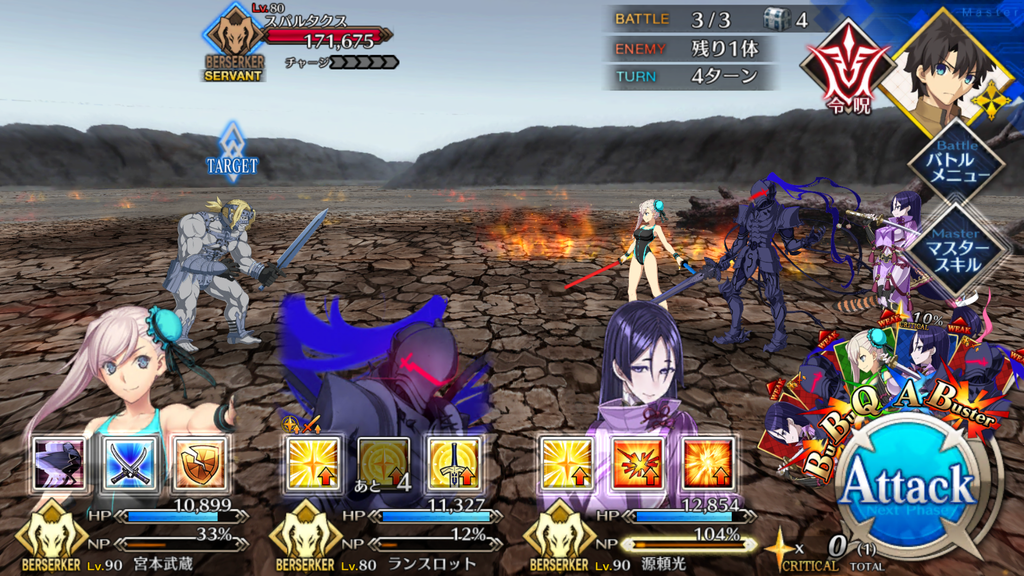The width and height of the screenshot is (1024, 576).
Task: Select Lancelot's skill on cooldown (あと4)
Action: (x=384, y=463)
